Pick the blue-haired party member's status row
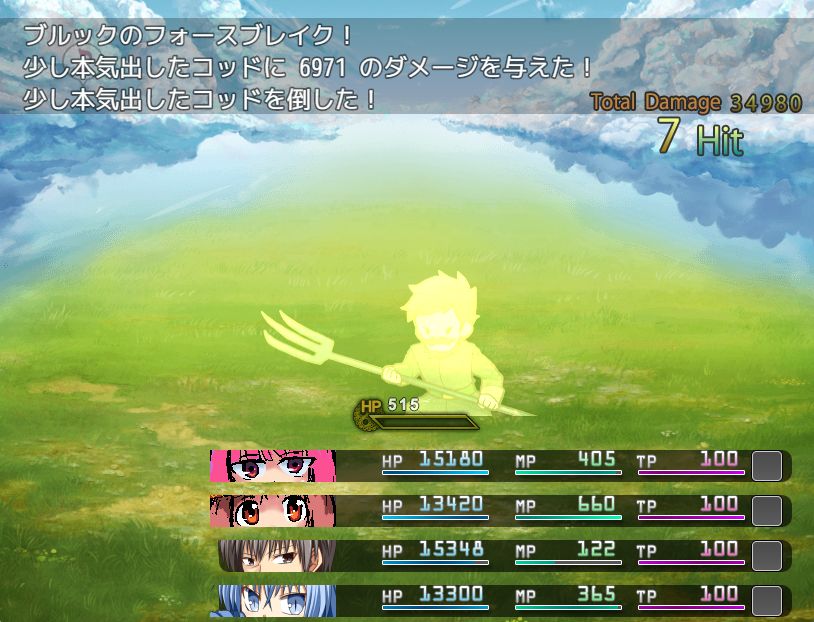 coord(500,600)
